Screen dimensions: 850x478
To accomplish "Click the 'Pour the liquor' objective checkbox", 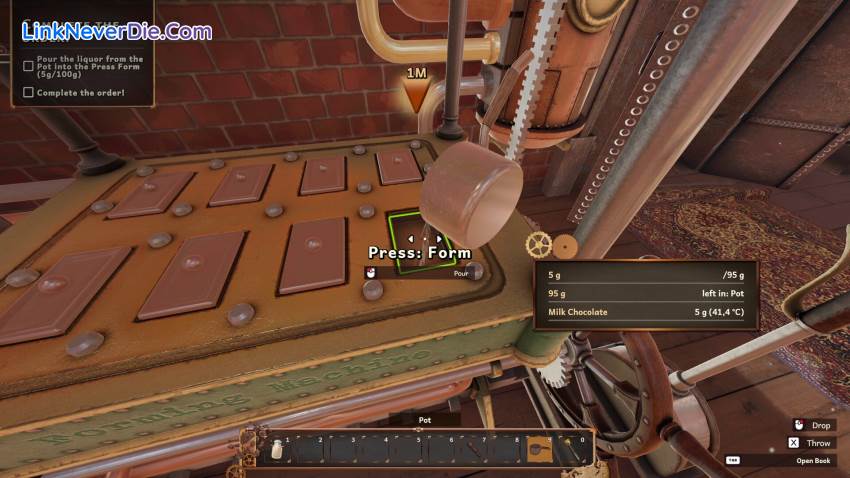I will (28, 66).
